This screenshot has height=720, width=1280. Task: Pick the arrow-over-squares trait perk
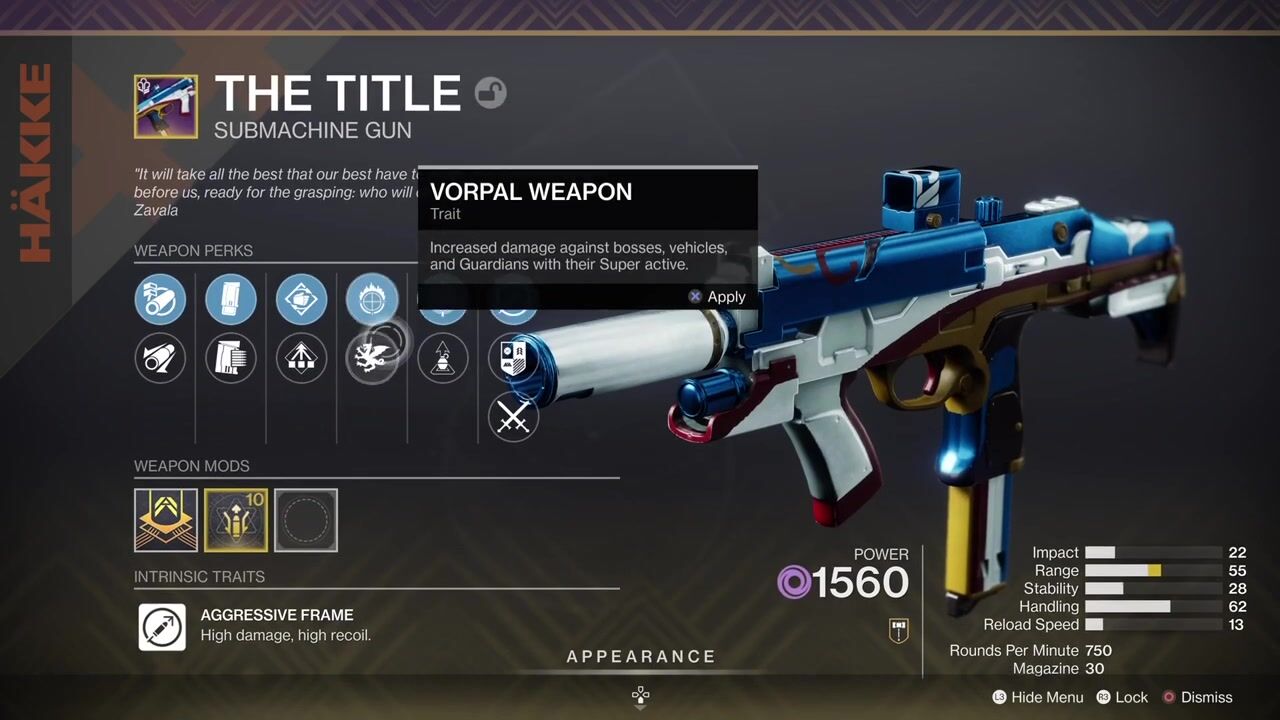click(301, 358)
